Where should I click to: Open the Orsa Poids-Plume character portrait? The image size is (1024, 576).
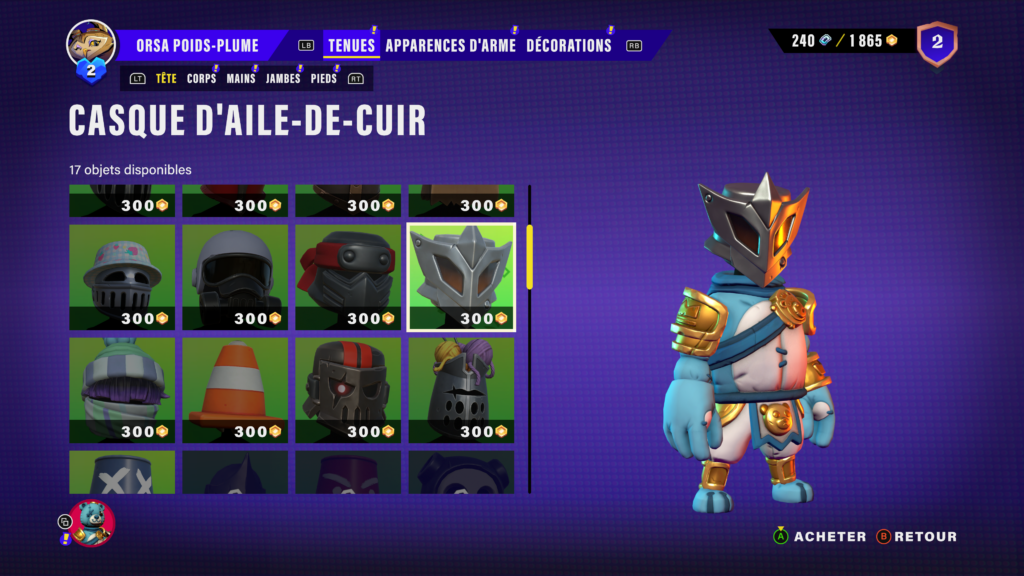click(90, 43)
